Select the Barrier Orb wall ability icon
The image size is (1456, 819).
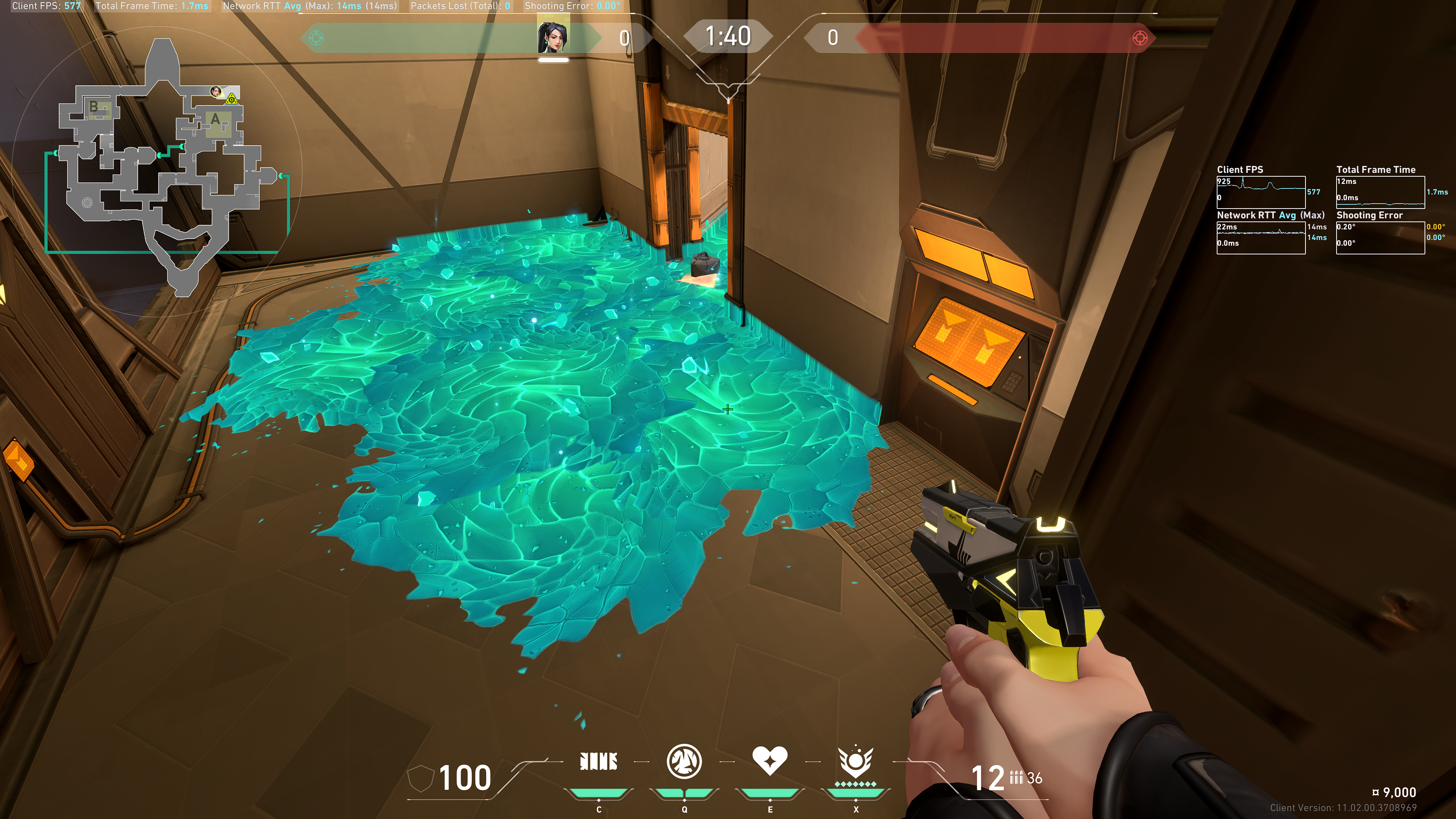click(599, 761)
